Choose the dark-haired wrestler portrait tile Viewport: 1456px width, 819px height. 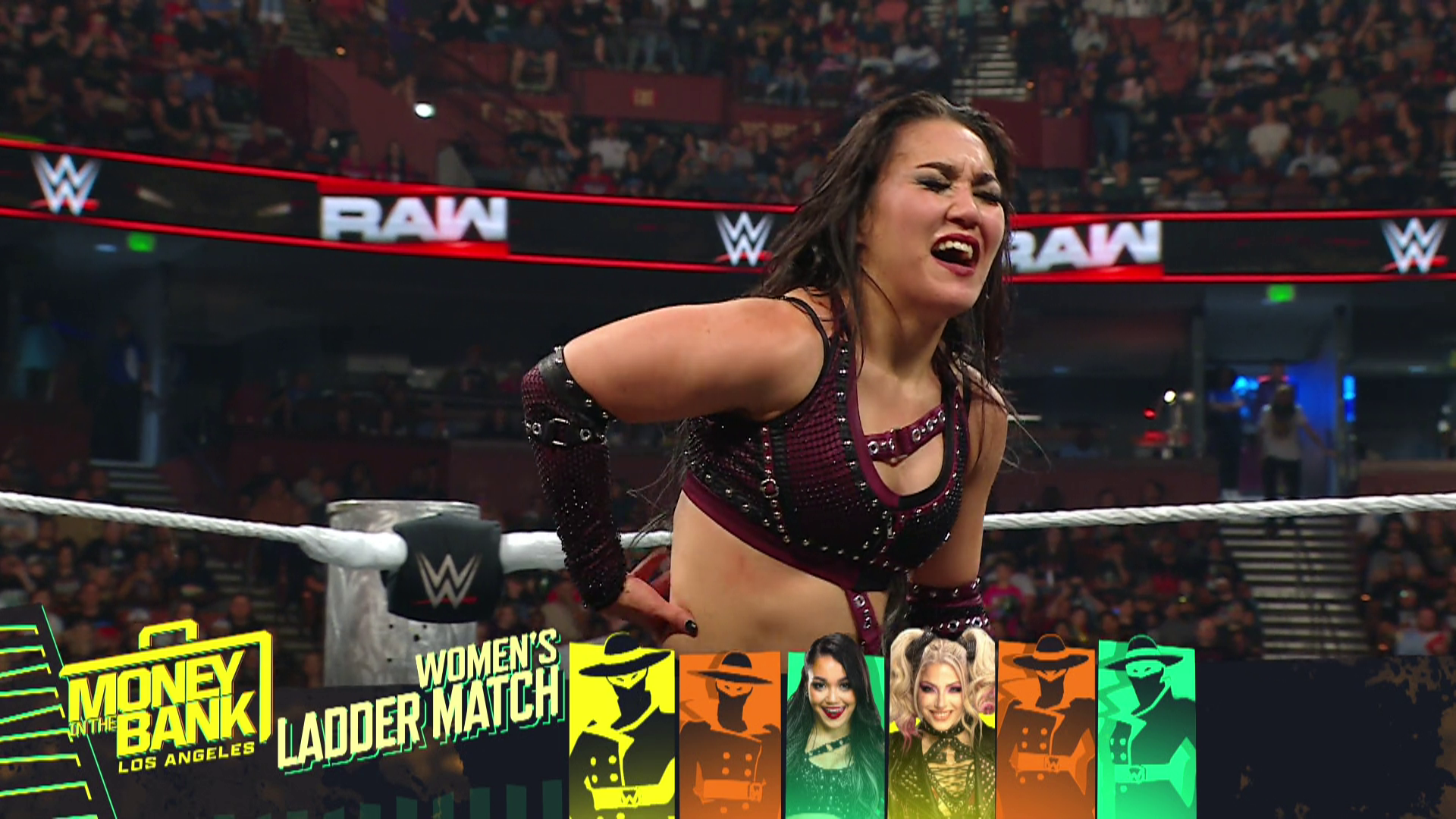(x=835, y=730)
